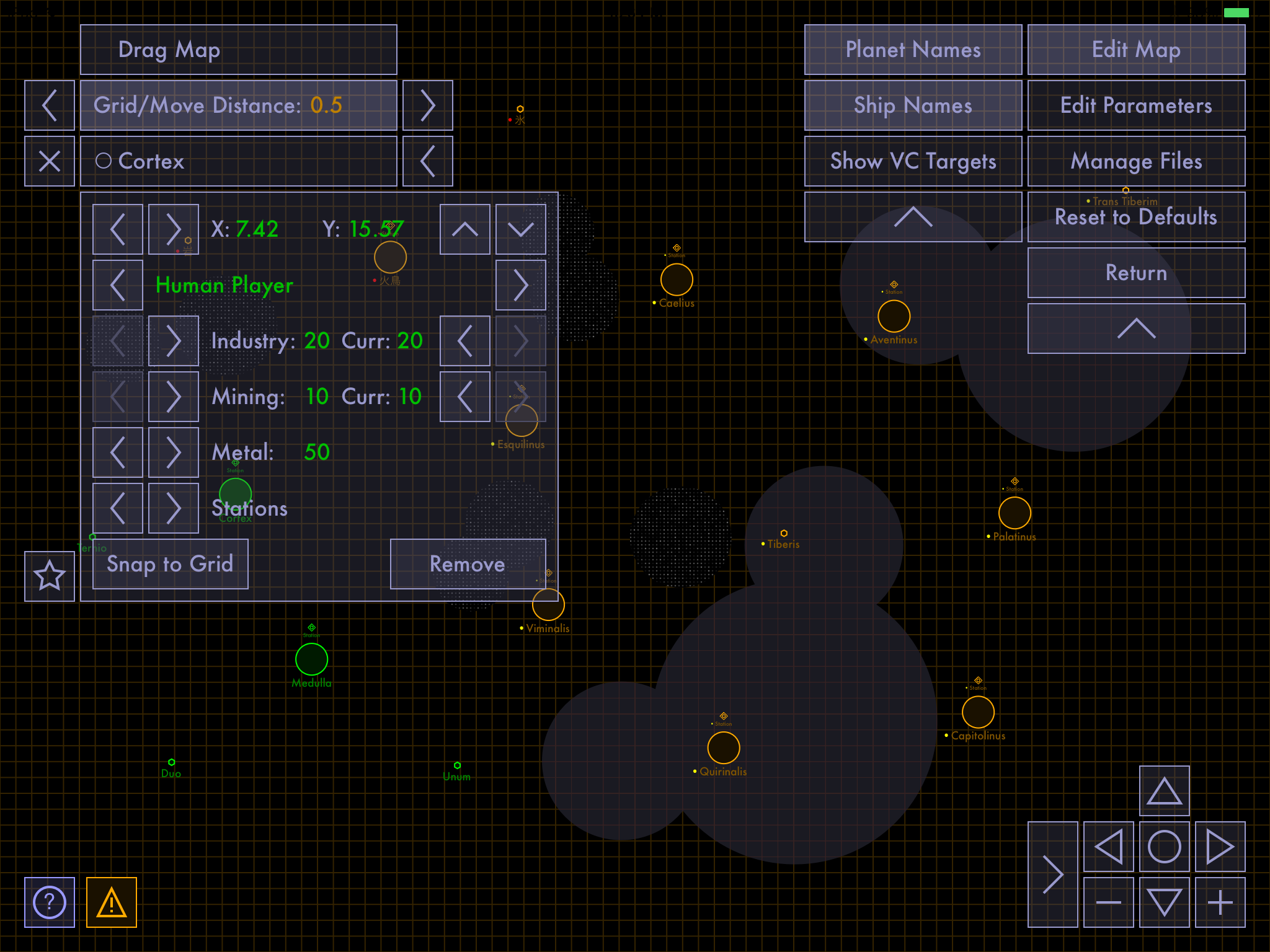This screenshot has height=952, width=1270.
Task: Click Reset to Defaults
Action: click(x=1136, y=217)
